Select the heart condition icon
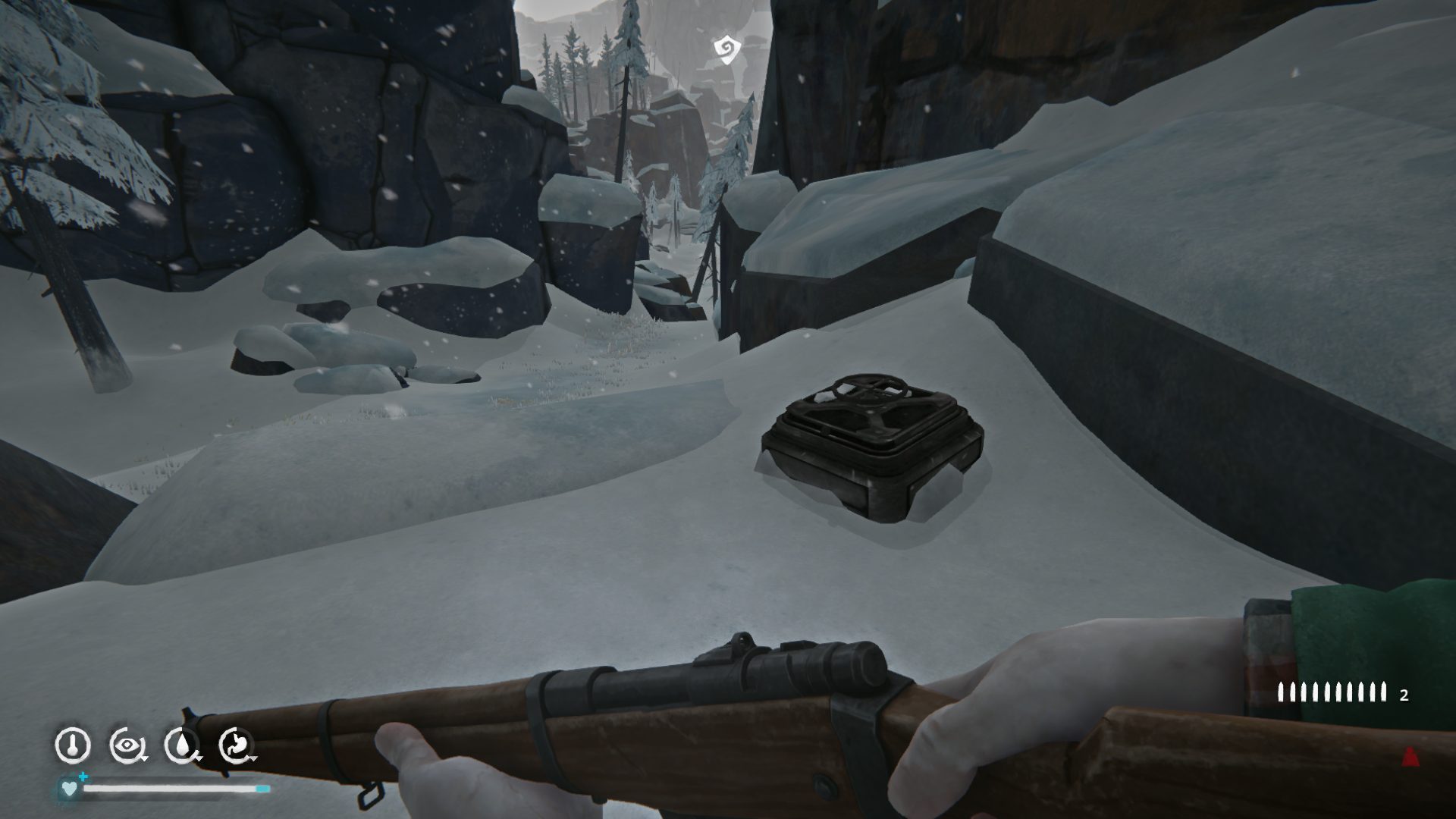1456x819 pixels. pos(69,788)
